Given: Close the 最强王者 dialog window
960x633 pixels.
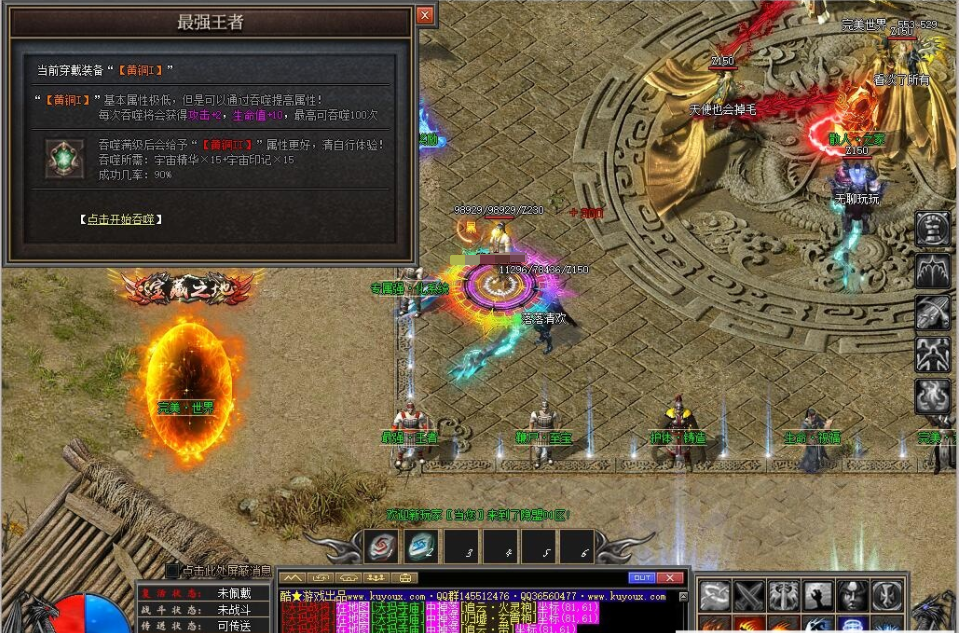Looking at the screenshot, I should (425, 16).
